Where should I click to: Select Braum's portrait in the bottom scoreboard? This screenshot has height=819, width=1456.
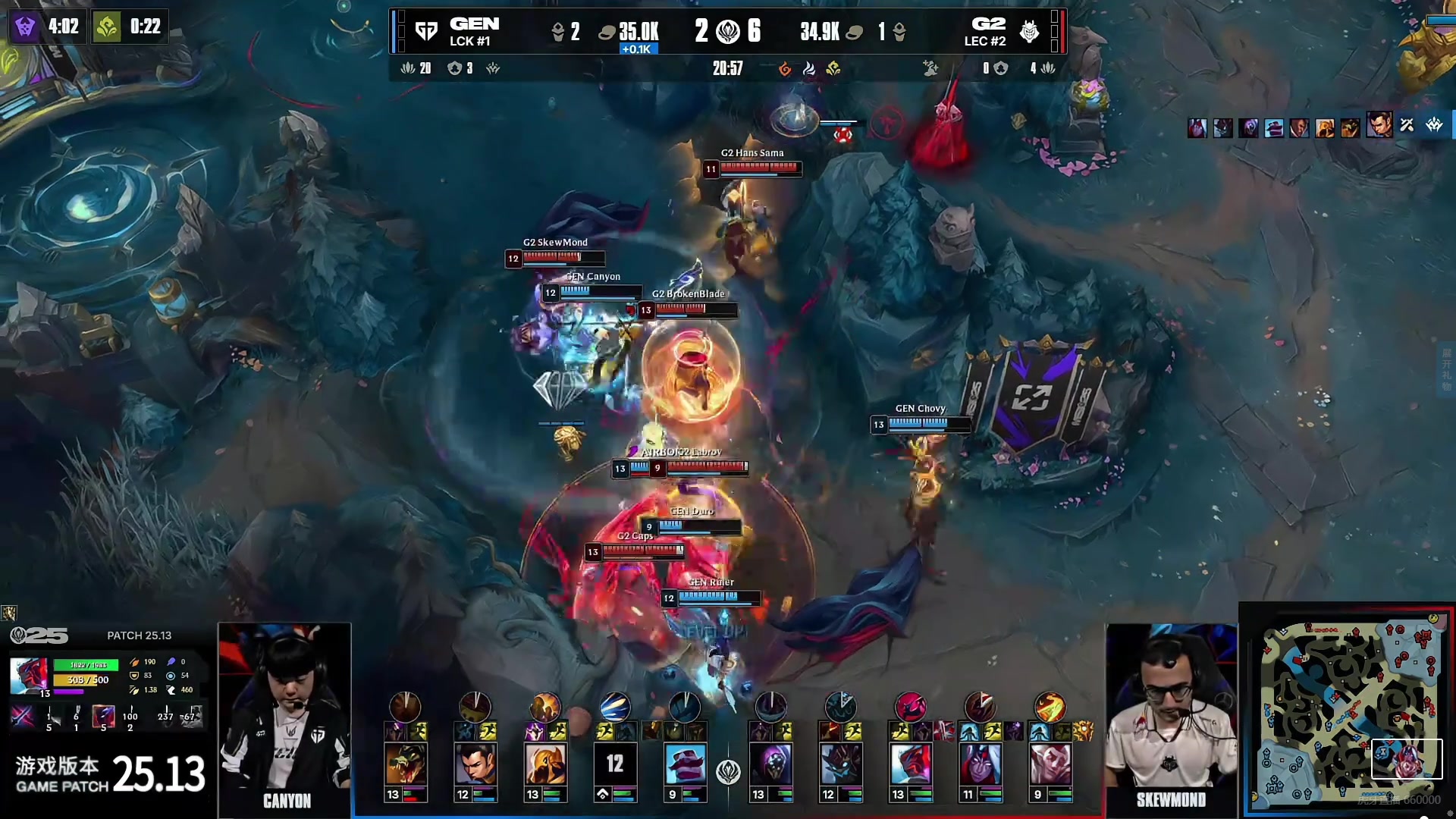click(685, 764)
